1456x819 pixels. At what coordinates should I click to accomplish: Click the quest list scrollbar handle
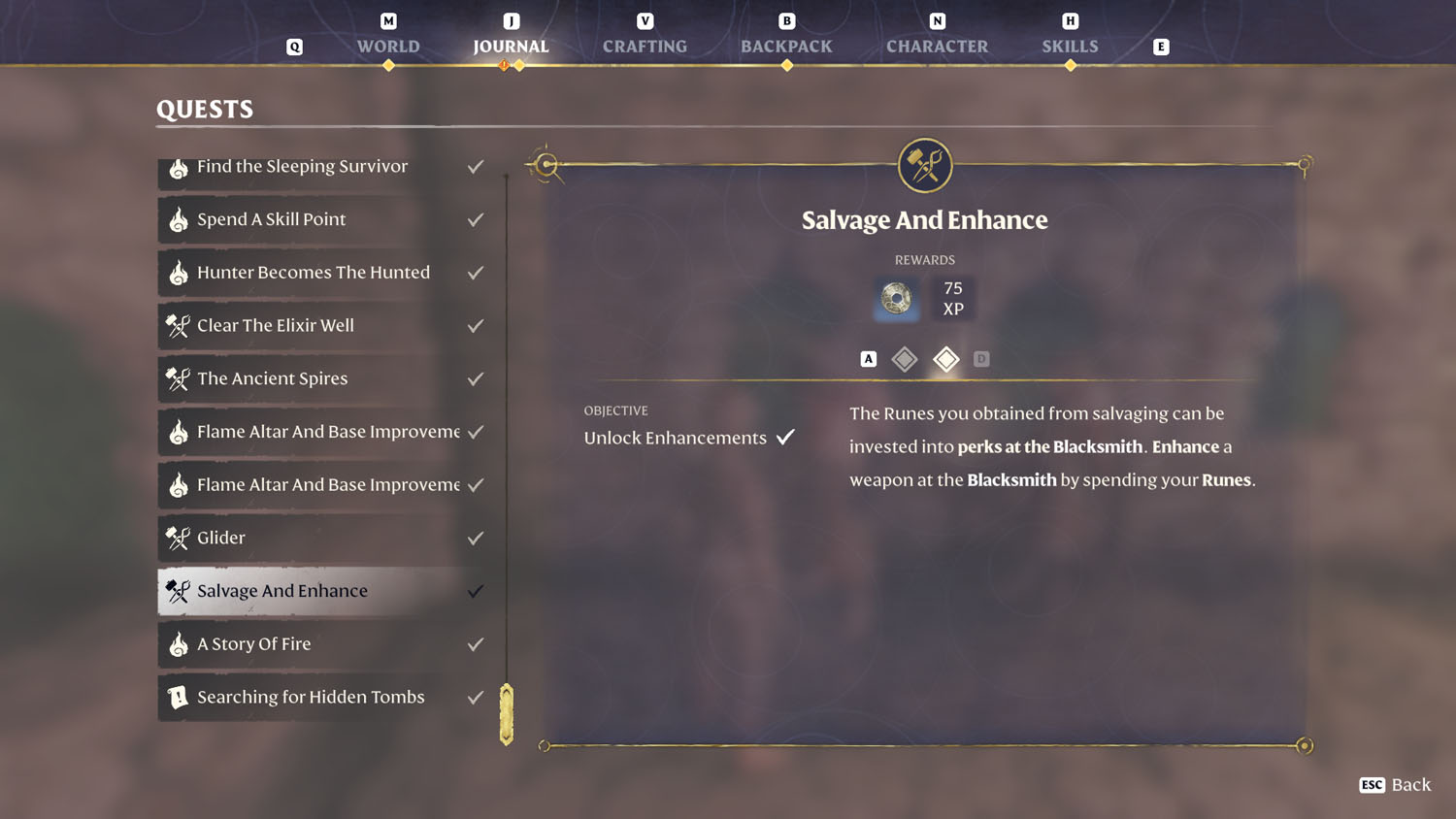[x=506, y=712]
